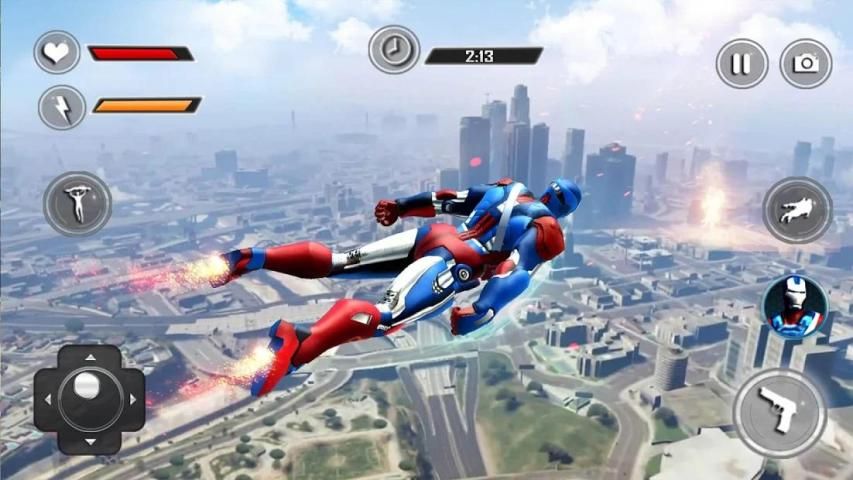
Task: Pause the game
Action: click(x=741, y=64)
